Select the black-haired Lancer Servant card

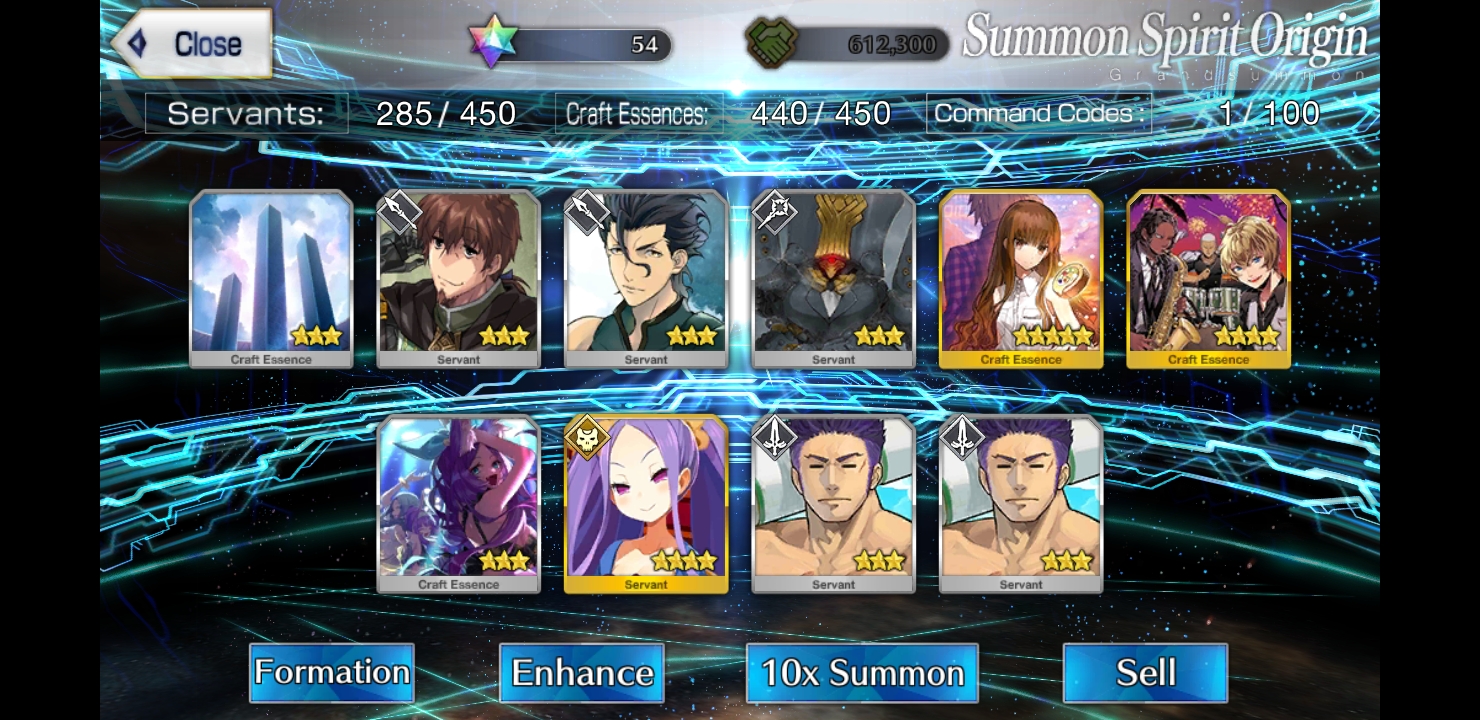(646, 279)
